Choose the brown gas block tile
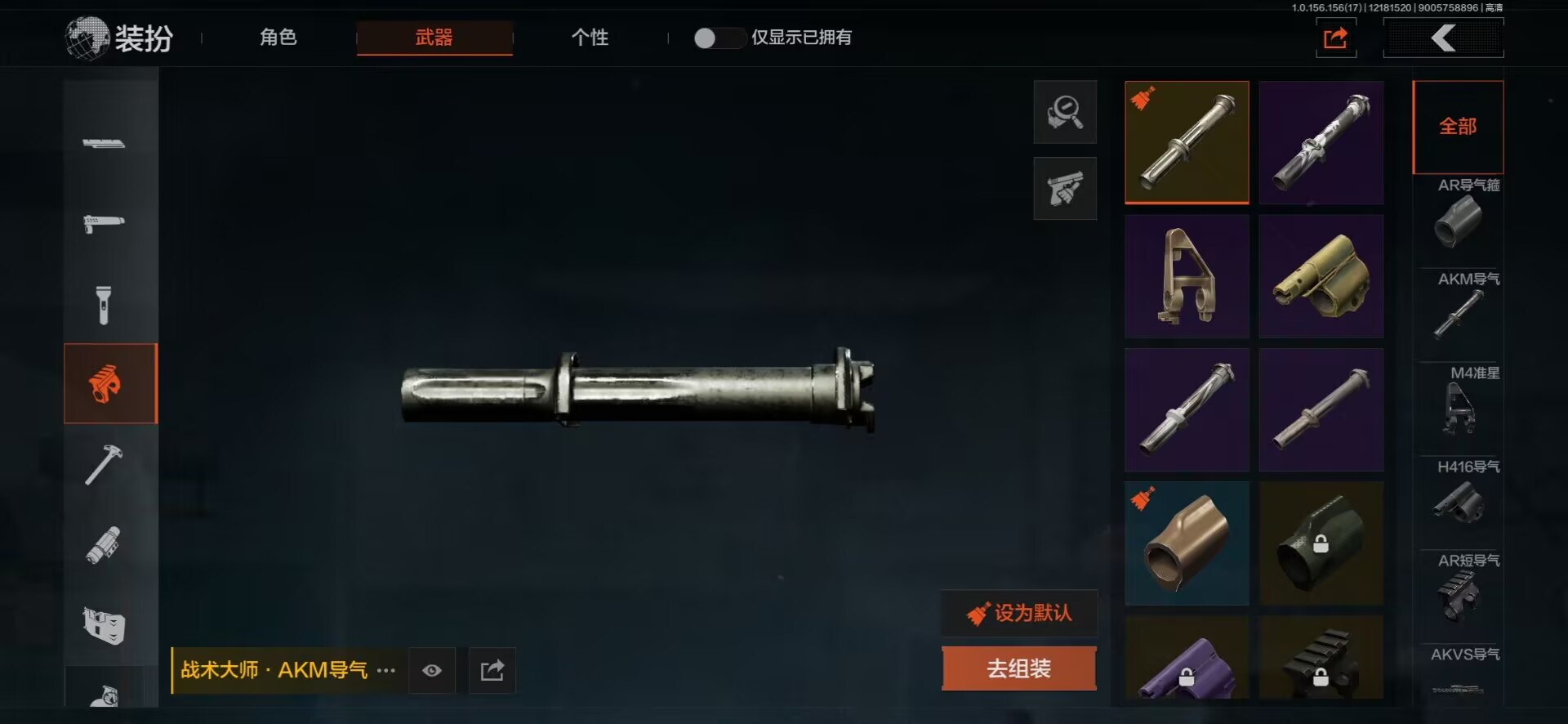 click(1187, 543)
